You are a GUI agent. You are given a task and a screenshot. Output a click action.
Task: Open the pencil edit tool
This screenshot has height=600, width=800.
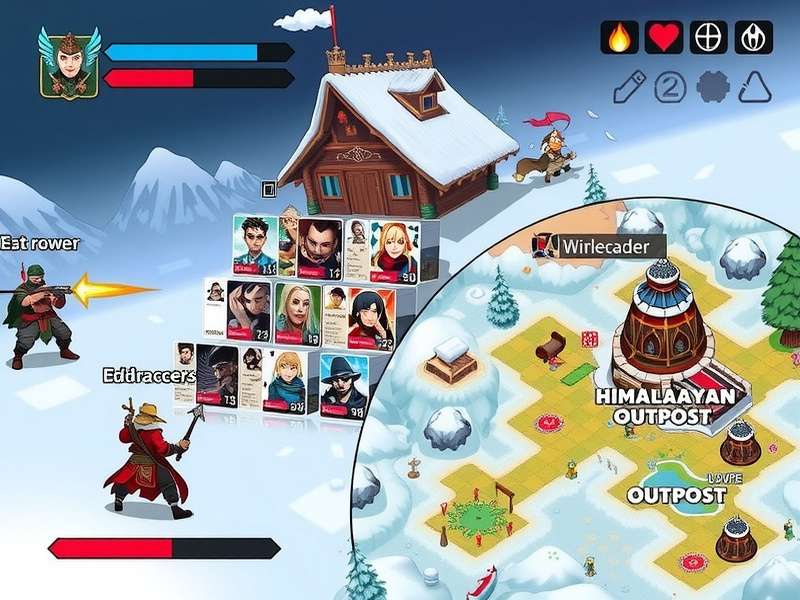click(x=628, y=88)
